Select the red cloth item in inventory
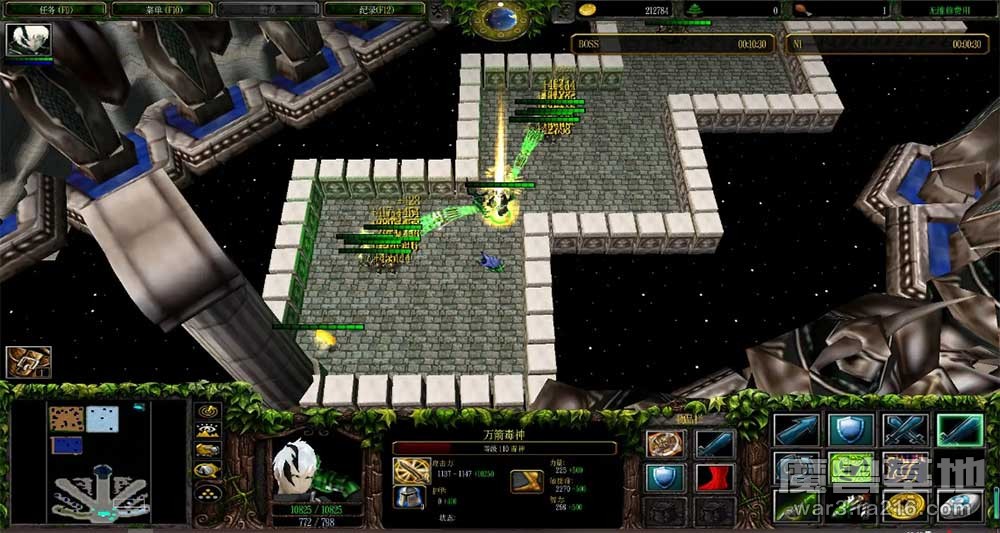Image resolution: width=1000 pixels, height=533 pixels. point(714,478)
